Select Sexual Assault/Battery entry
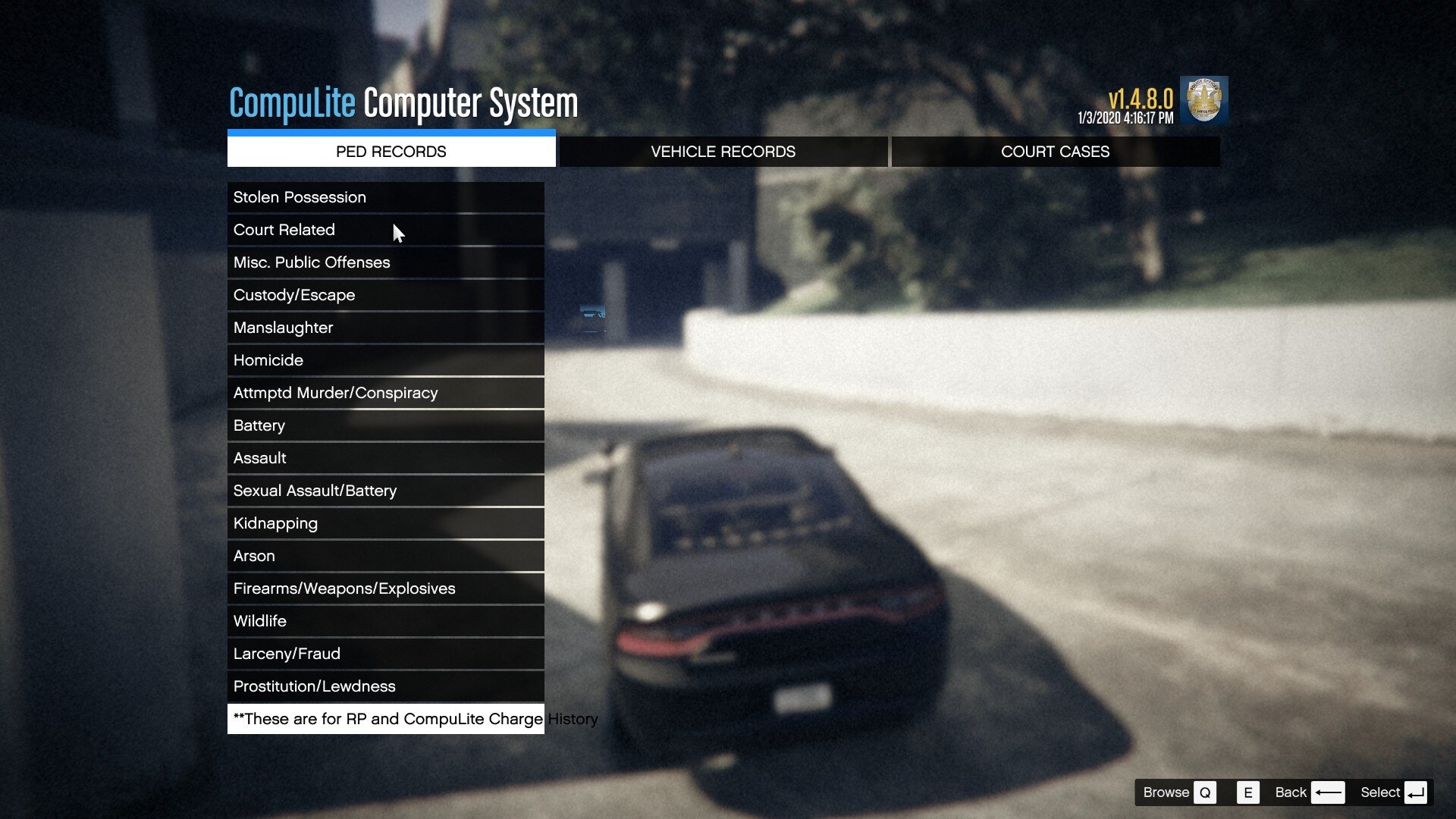The height and width of the screenshot is (819, 1456). (385, 491)
